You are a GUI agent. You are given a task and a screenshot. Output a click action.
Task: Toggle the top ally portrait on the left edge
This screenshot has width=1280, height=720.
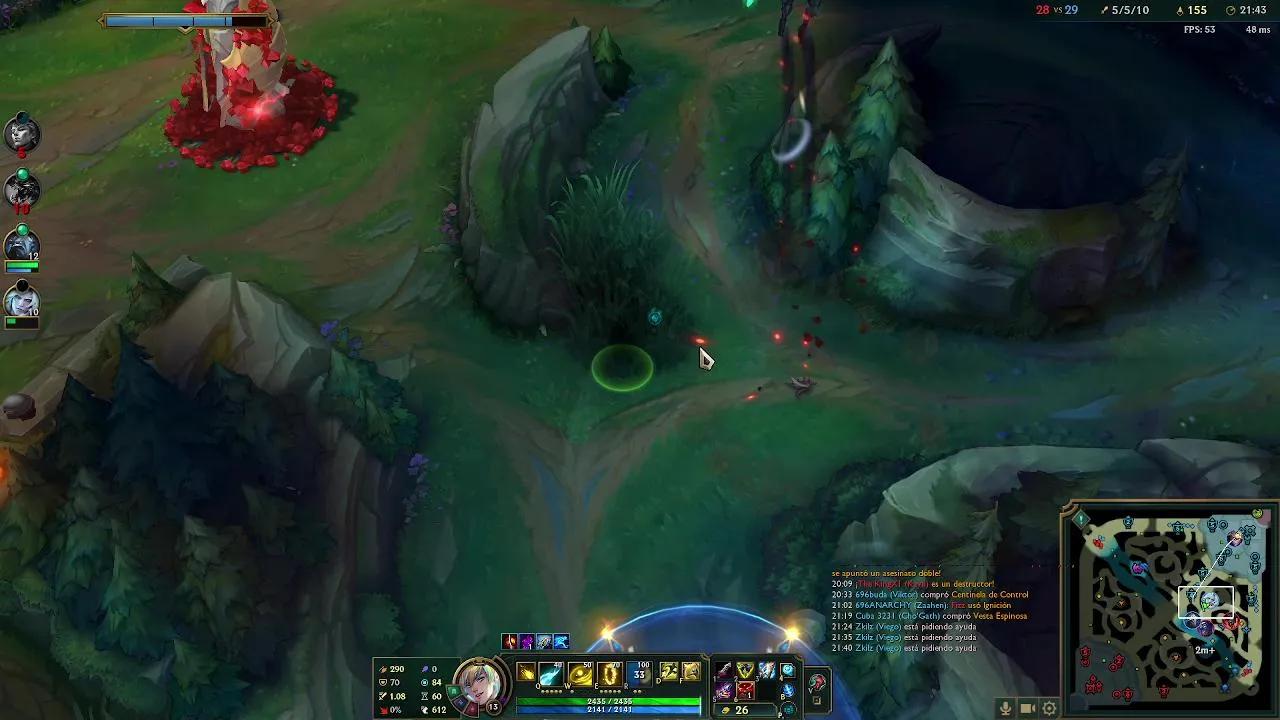point(22,131)
